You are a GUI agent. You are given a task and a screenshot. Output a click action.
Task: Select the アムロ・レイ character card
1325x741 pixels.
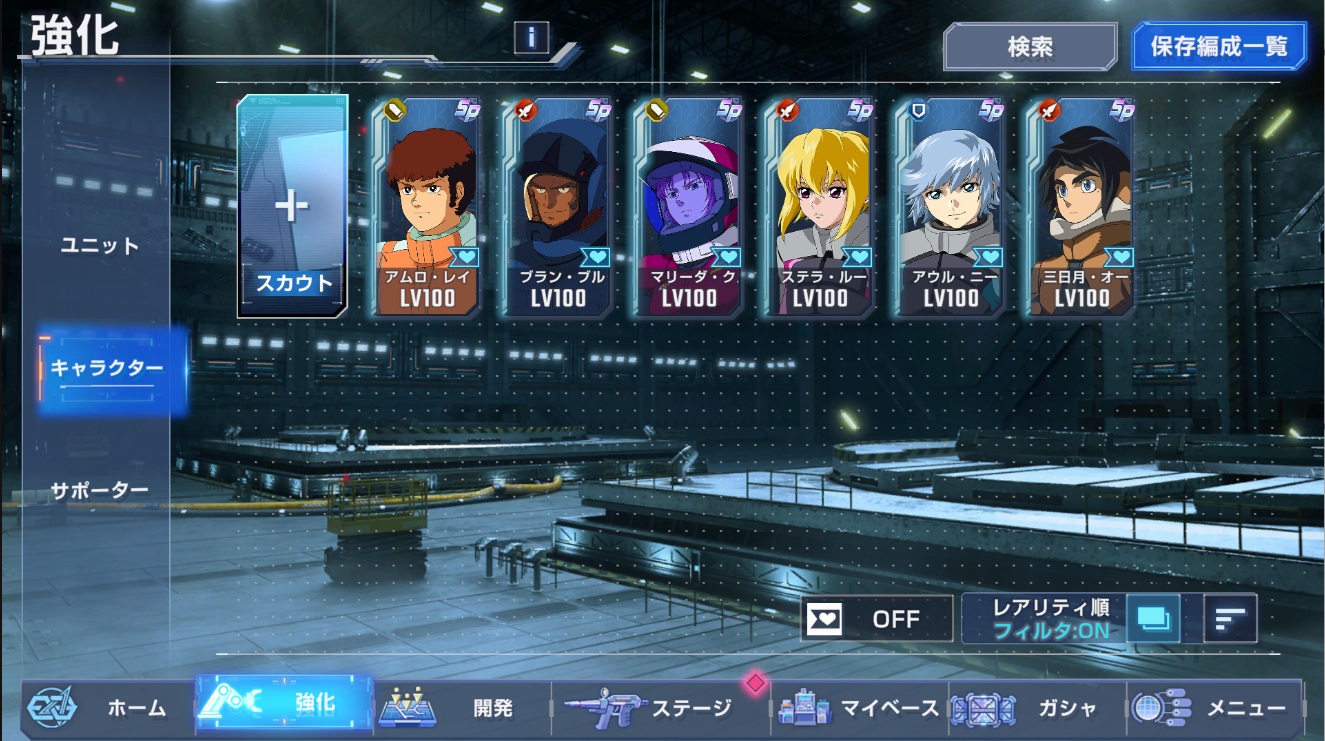point(428,206)
